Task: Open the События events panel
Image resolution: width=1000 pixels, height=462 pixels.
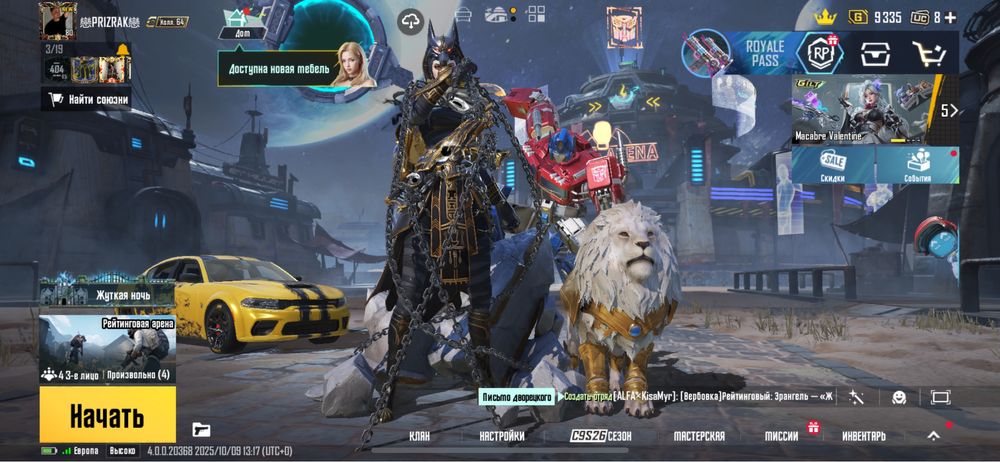Action: click(x=917, y=165)
